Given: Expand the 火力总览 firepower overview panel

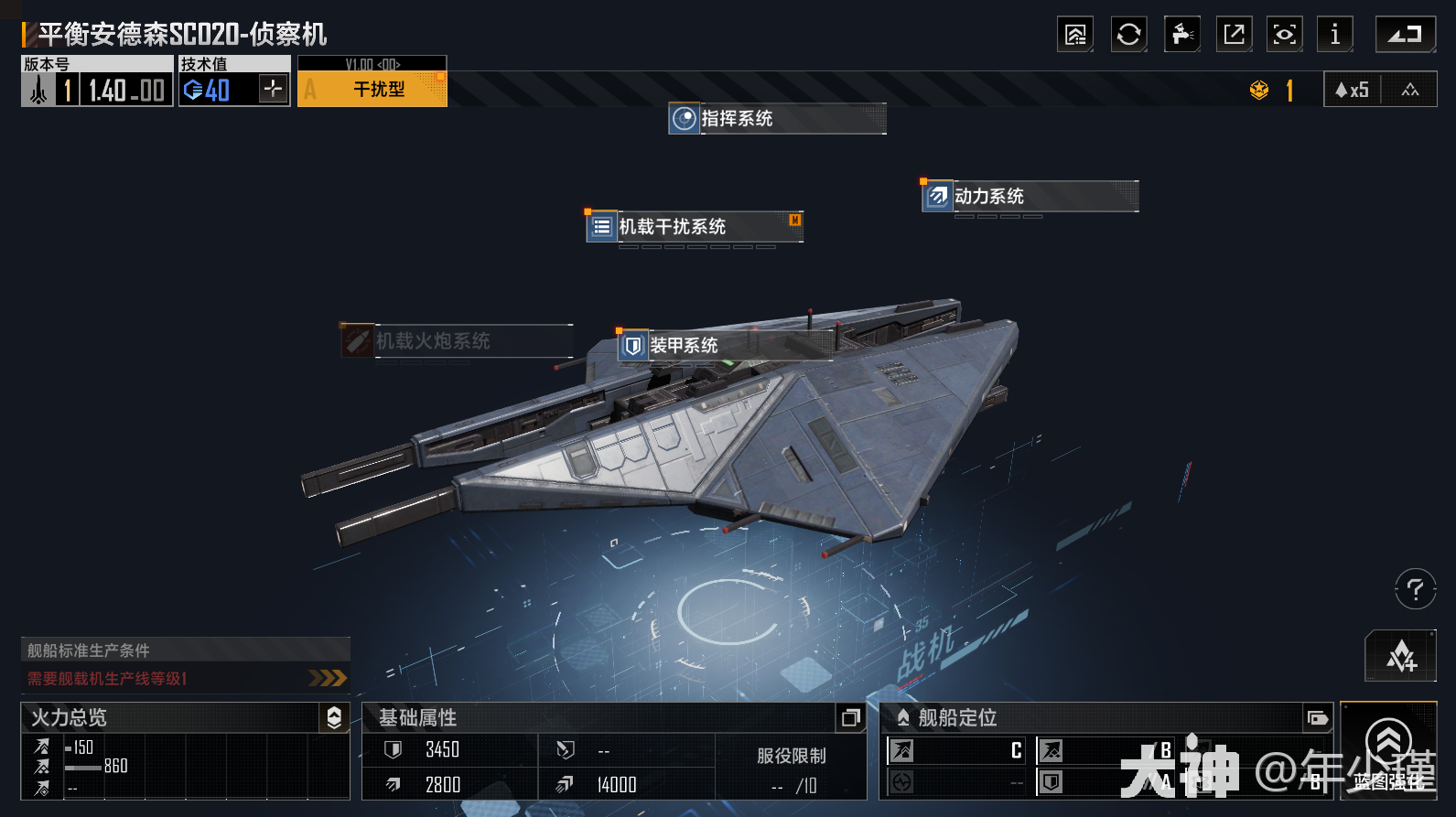Looking at the screenshot, I should [334, 718].
